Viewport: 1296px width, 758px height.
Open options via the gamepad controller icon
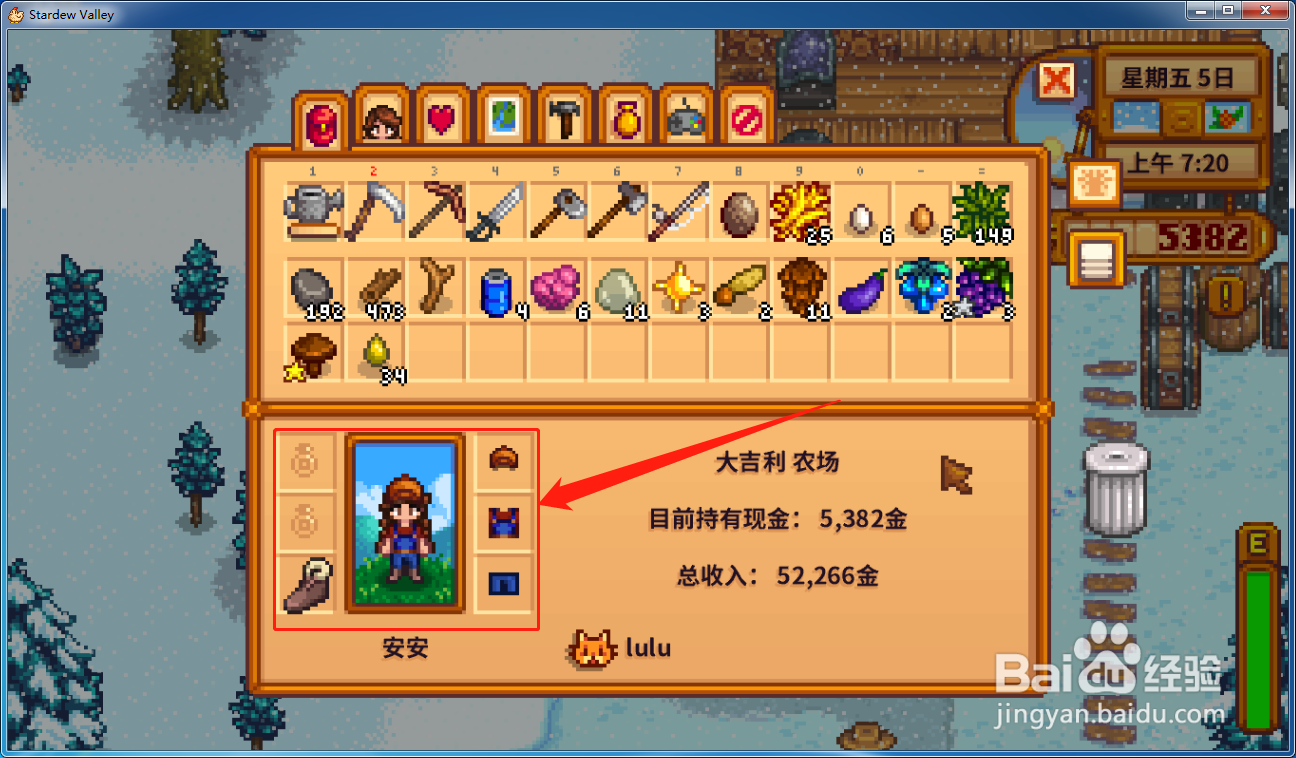[x=685, y=120]
